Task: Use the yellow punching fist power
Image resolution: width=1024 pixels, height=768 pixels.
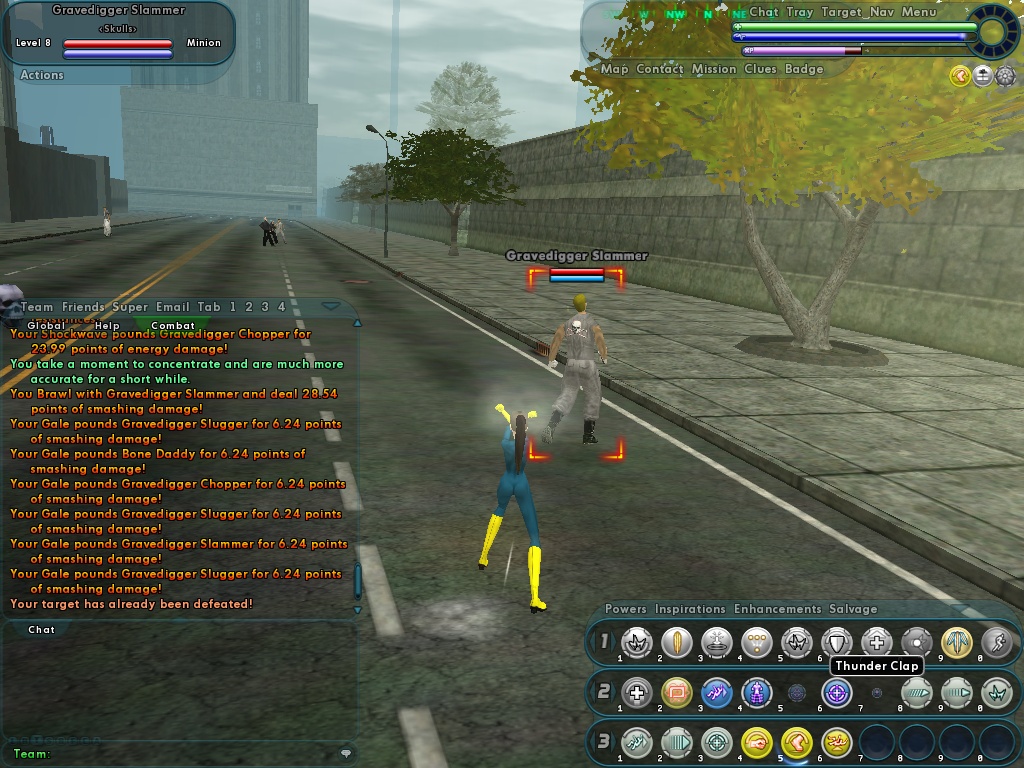Action: (x=757, y=742)
